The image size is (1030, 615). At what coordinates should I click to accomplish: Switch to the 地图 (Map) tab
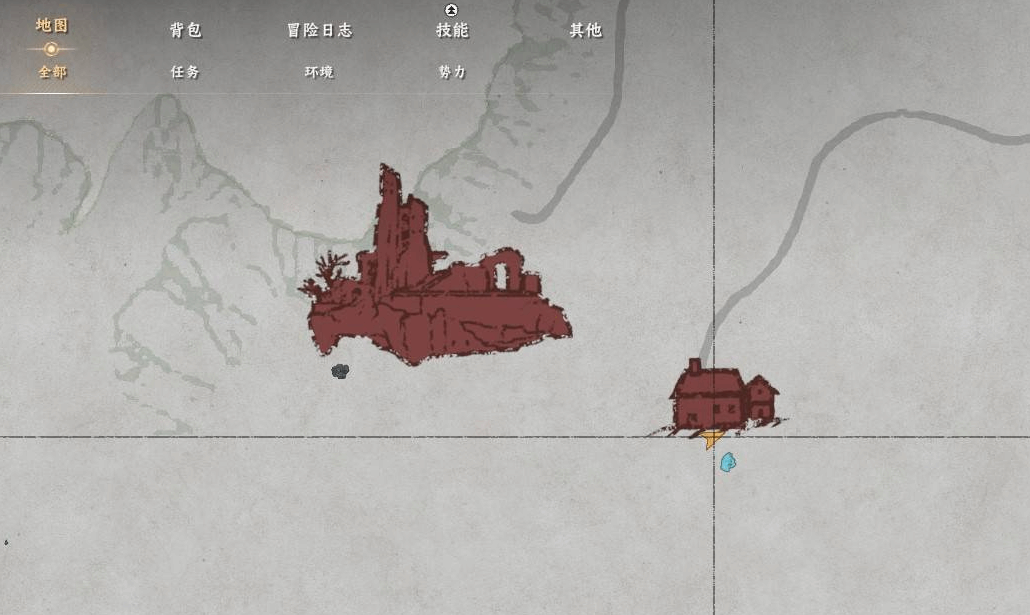52,26
